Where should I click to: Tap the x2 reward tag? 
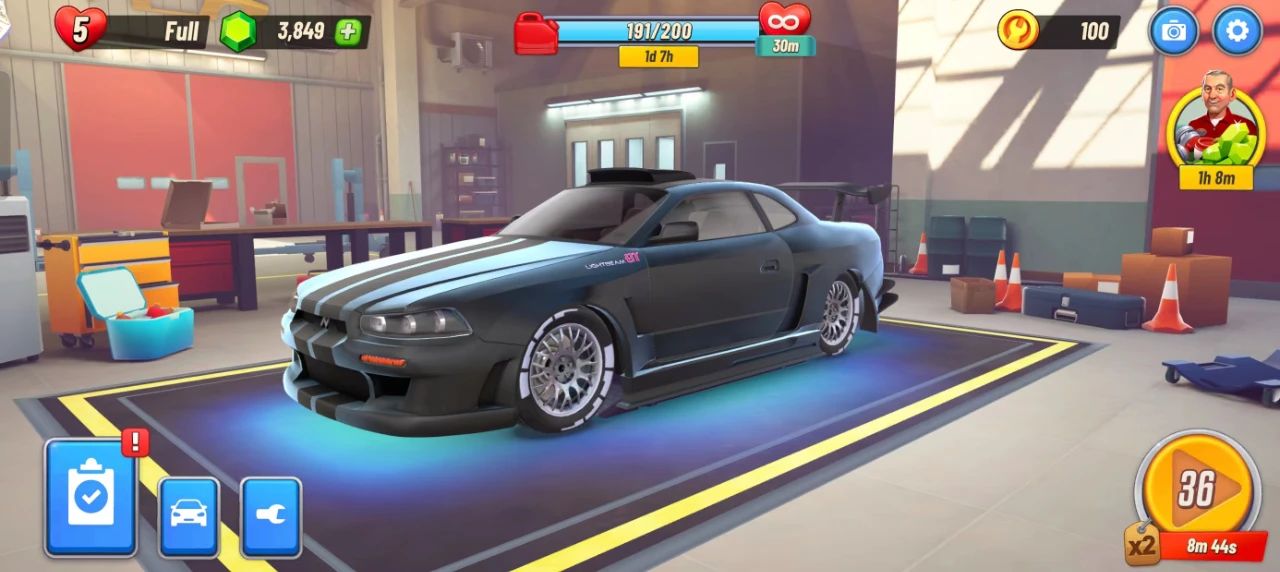coord(1142,545)
